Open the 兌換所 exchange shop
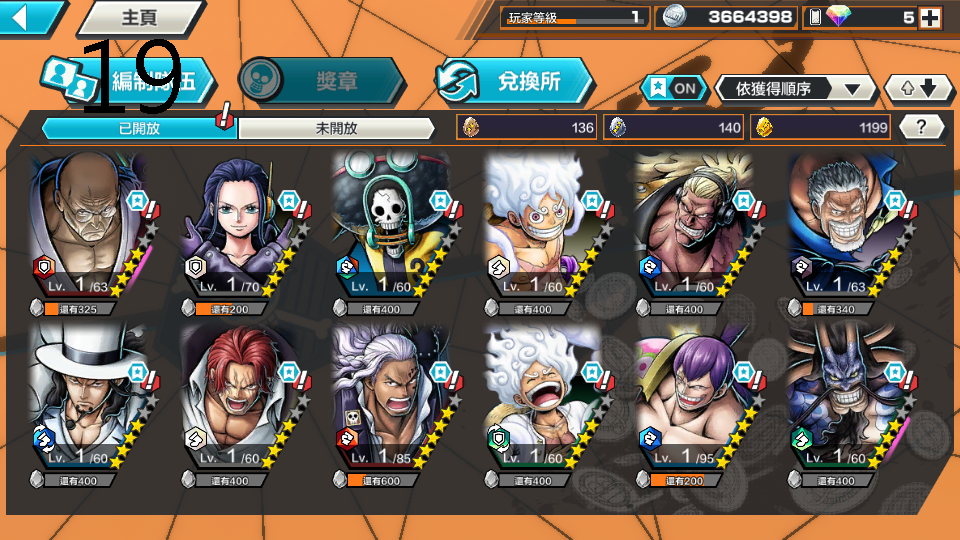The width and height of the screenshot is (960, 540). coord(514,80)
